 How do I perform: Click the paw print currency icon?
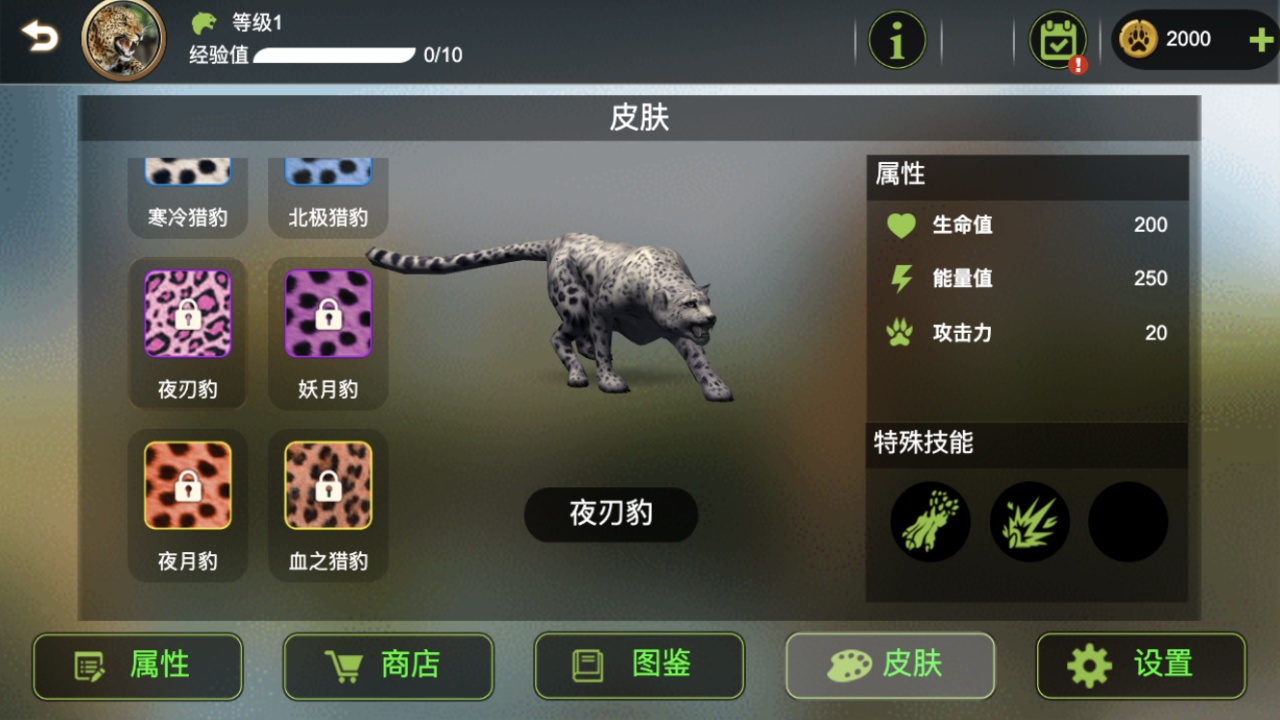coord(1137,39)
